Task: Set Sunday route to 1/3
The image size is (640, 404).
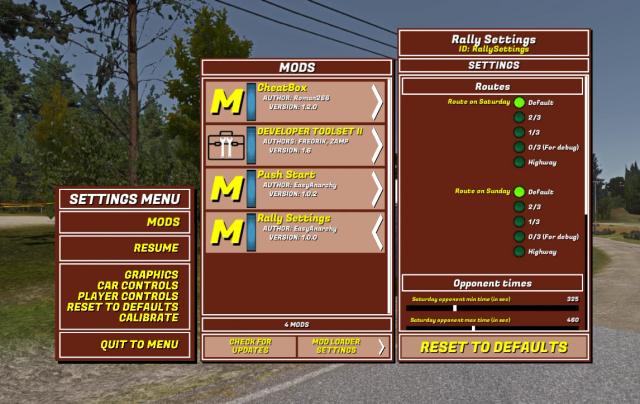Action: [520, 221]
